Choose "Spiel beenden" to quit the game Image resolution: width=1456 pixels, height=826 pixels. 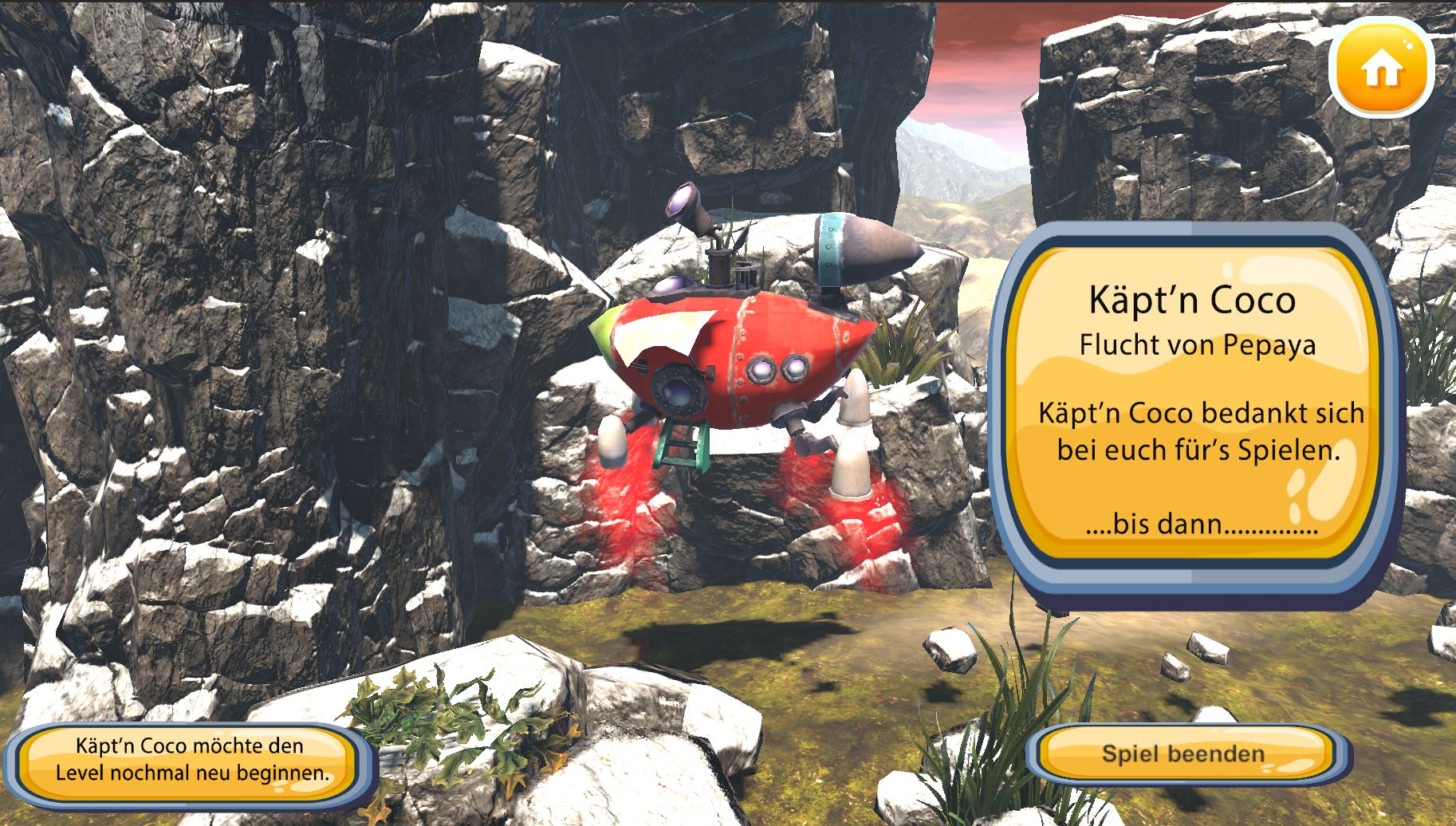1183,753
